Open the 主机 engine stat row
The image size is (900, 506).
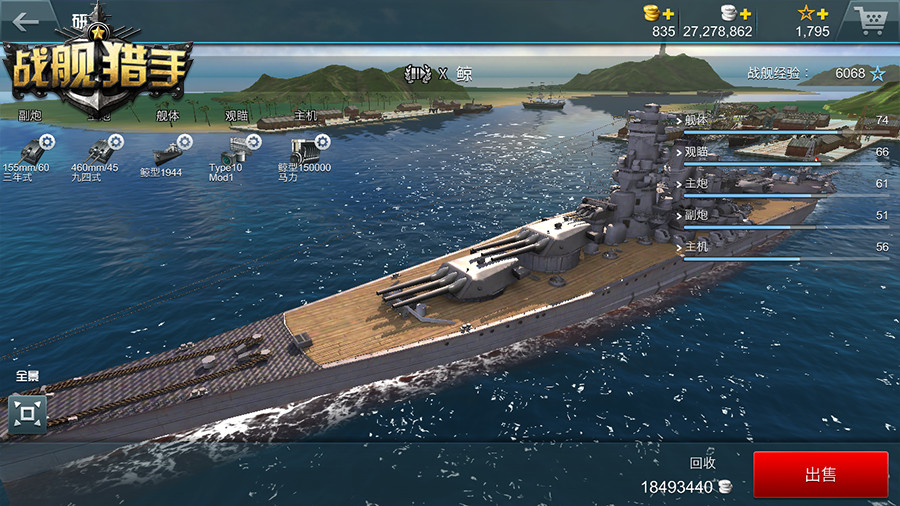(x=785, y=248)
